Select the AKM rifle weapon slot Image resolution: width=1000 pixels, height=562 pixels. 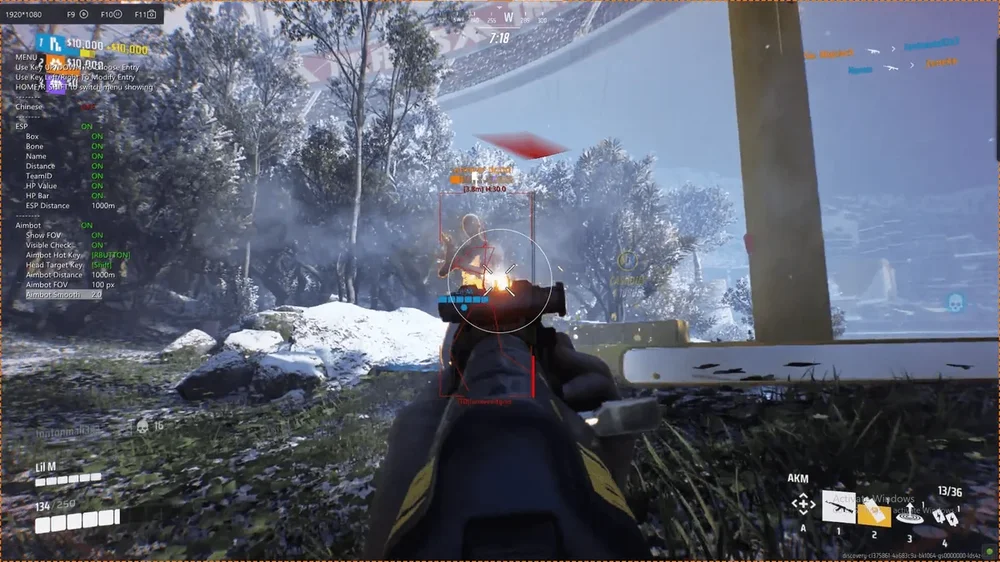click(838, 507)
